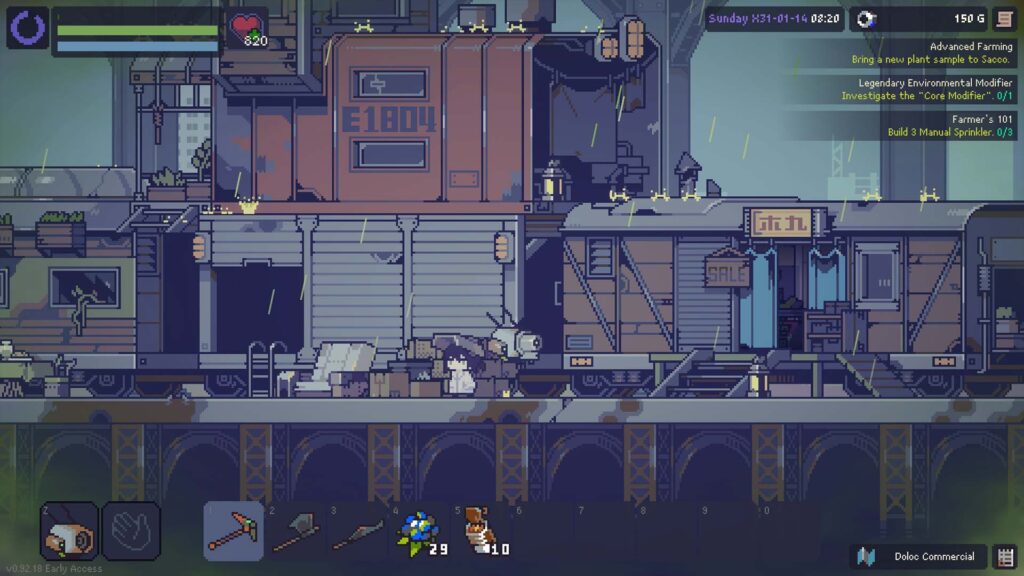
Task: Select the axe hotbar slot
Action: (296, 530)
